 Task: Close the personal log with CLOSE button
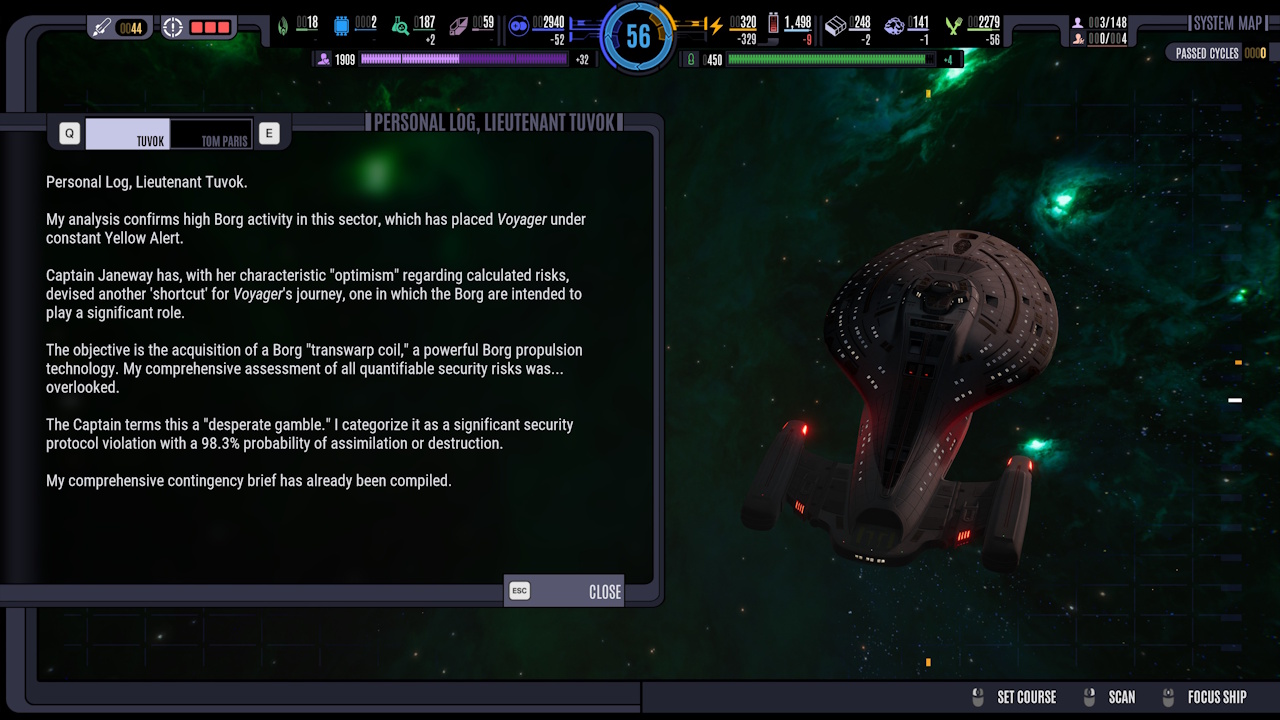[x=603, y=591]
